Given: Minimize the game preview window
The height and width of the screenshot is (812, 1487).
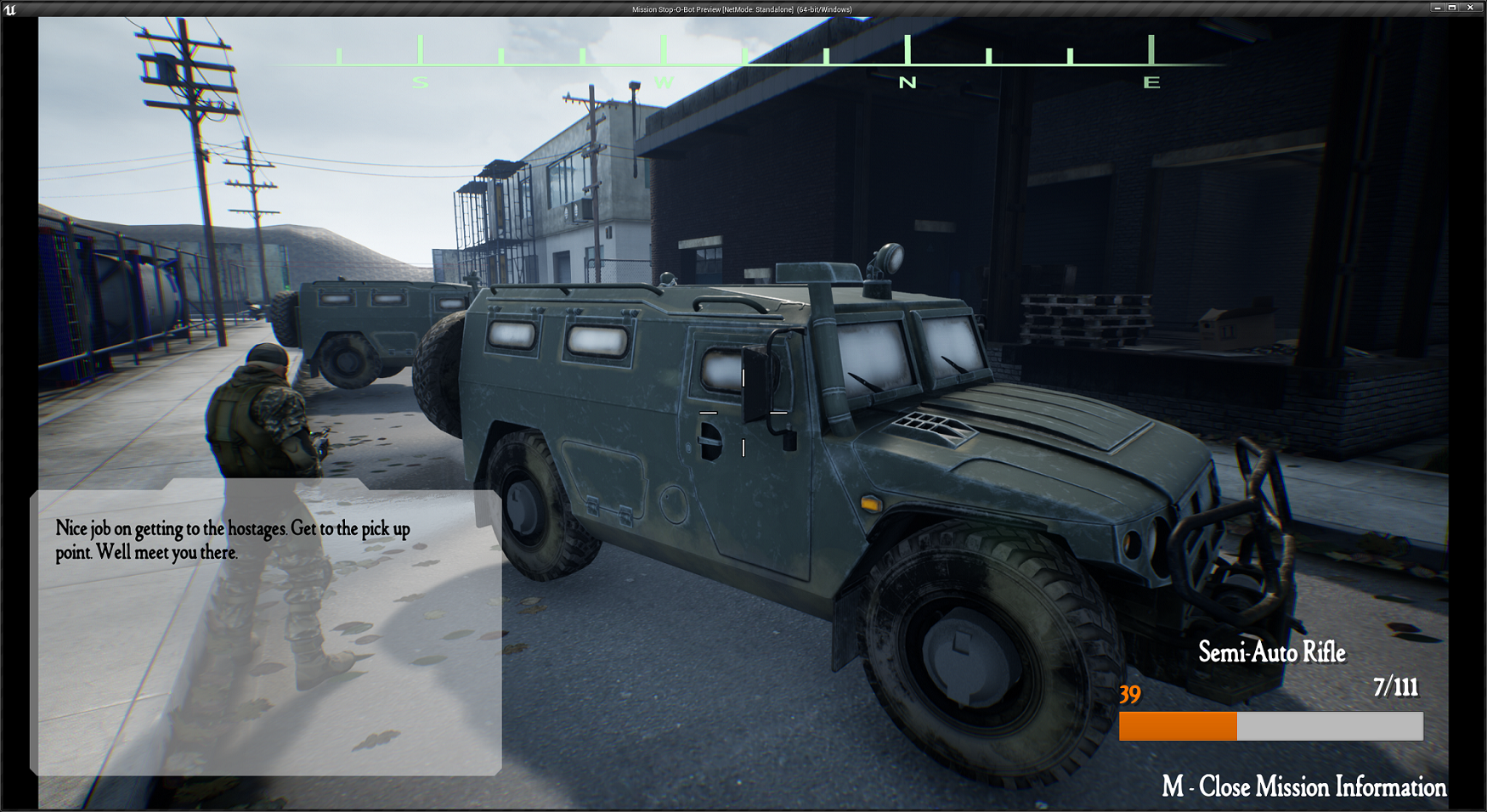Looking at the screenshot, I should click(1437, 8).
